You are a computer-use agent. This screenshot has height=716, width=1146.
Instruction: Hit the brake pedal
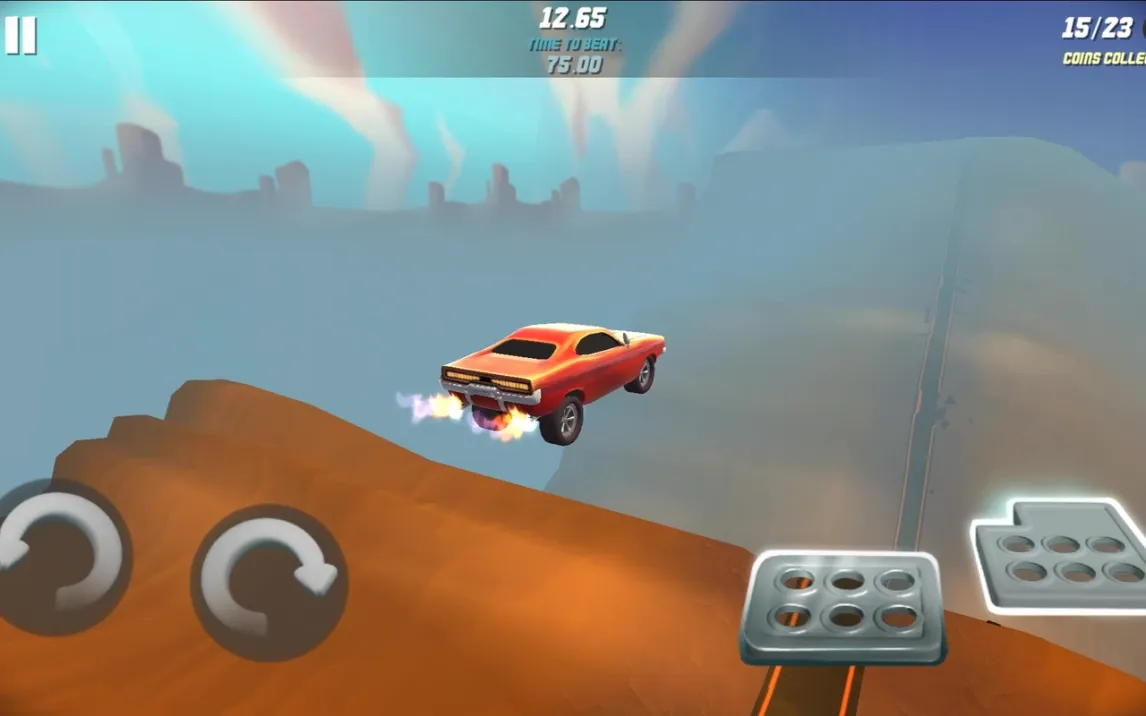coord(845,606)
